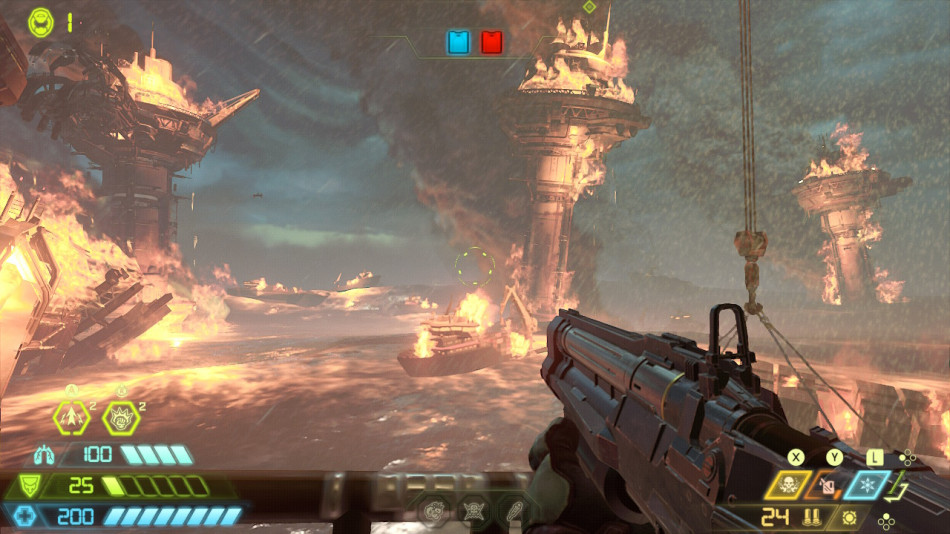The height and width of the screenshot is (534, 950).
Task: Activate the yellow skull Flame Belch icon
Action: click(786, 486)
